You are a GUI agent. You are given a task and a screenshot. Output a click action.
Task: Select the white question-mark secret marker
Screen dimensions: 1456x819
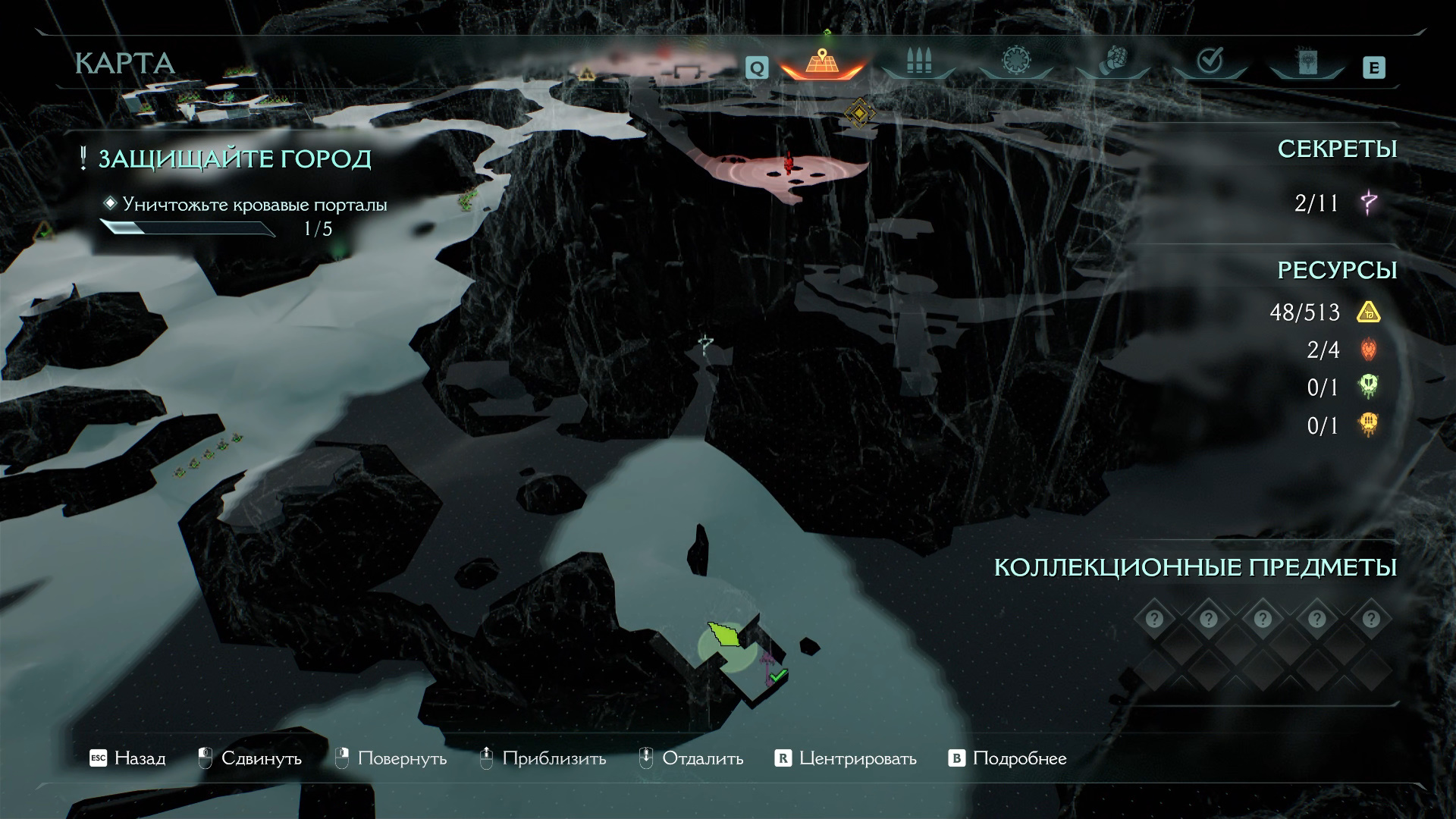click(x=707, y=345)
